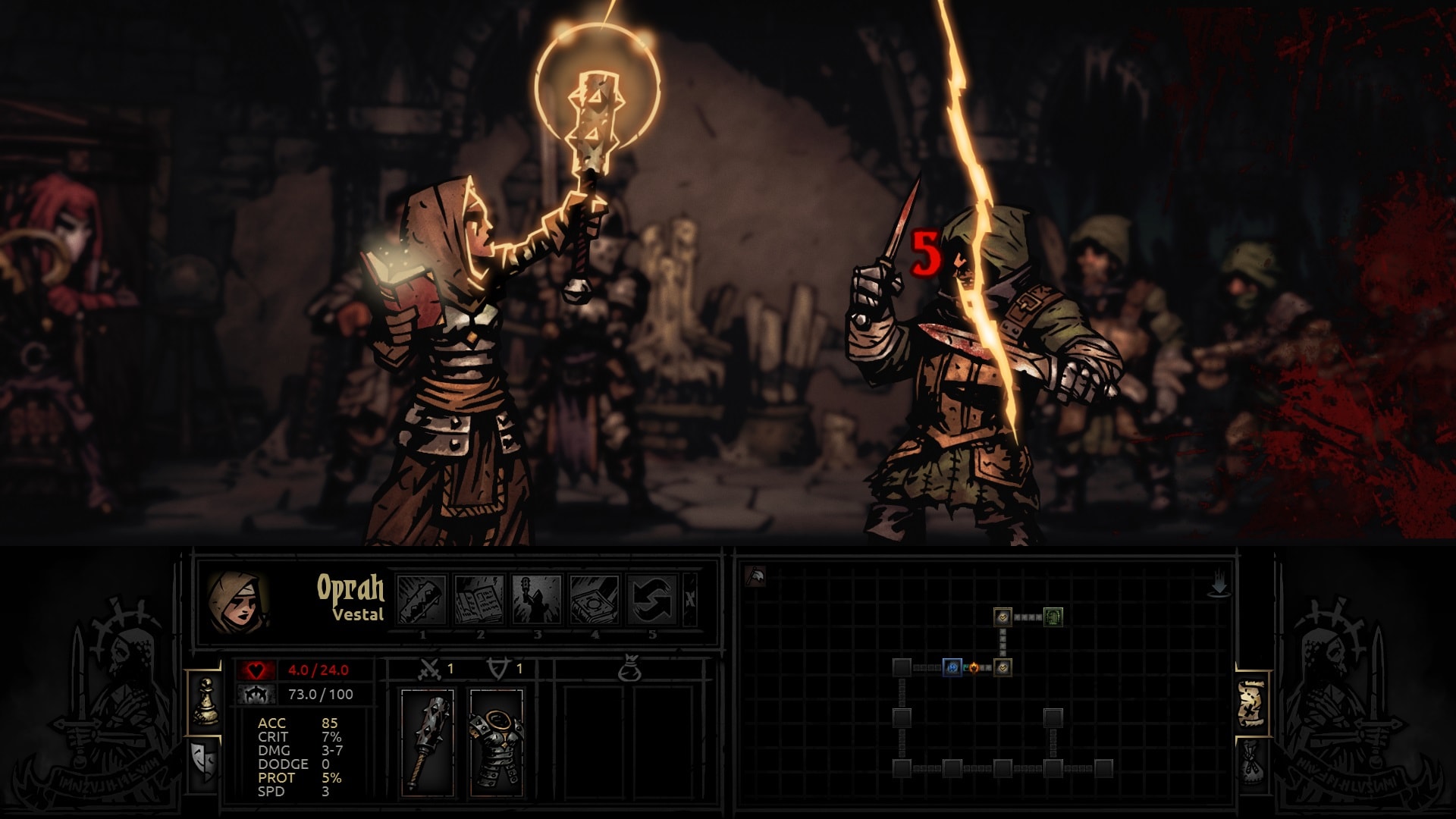The image size is (1456, 819).
Task: Select the mace attack skill icon
Action: [x=422, y=599]
